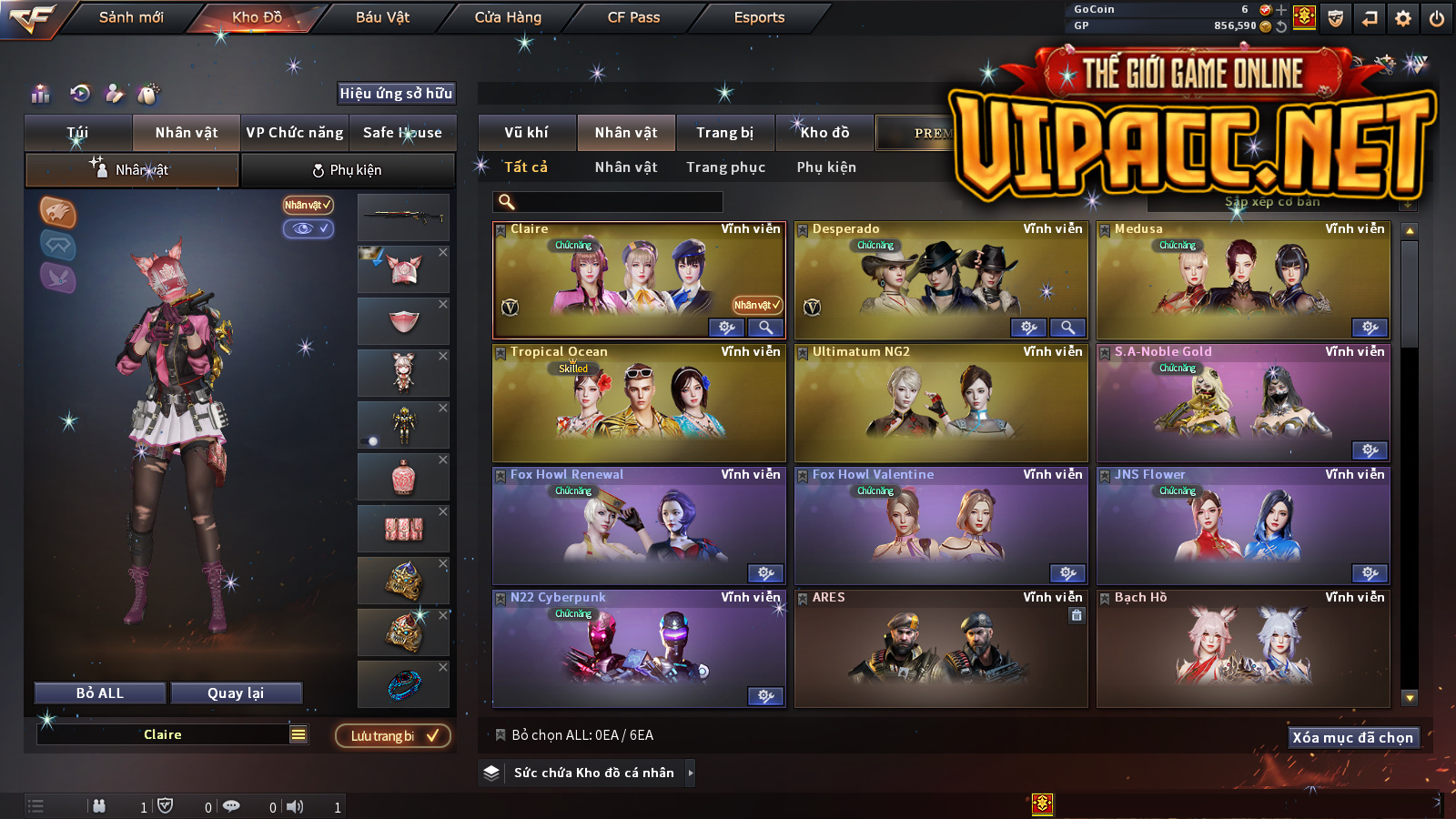Image resolution: width=1456 pixels, height=819 pixels.
Task: Switch to the Vũ khí tab
Action: (x=526, y=133)
